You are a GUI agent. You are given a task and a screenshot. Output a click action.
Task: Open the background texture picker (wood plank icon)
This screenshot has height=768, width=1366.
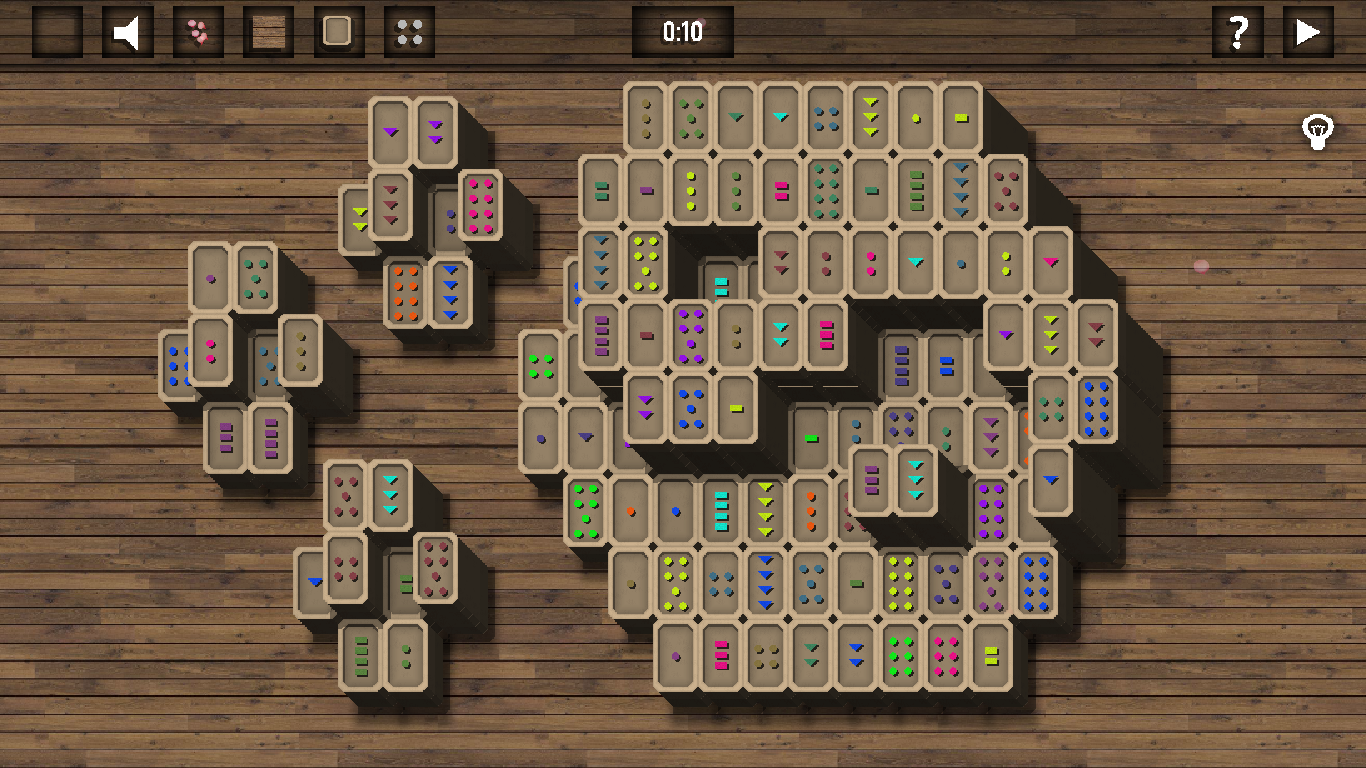[x=268, y=31]
